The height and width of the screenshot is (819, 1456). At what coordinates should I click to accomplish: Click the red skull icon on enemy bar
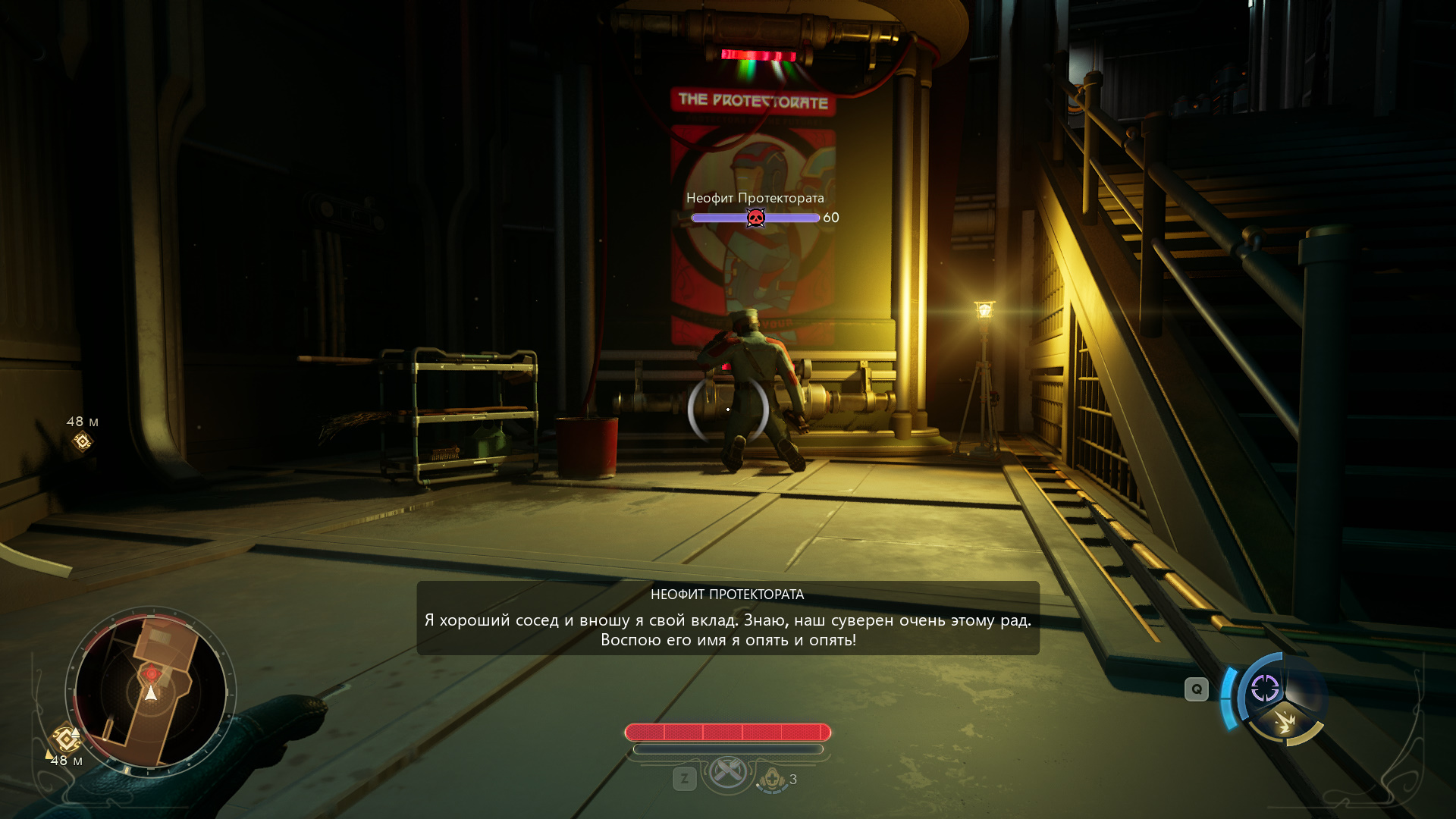click(755, 218)
